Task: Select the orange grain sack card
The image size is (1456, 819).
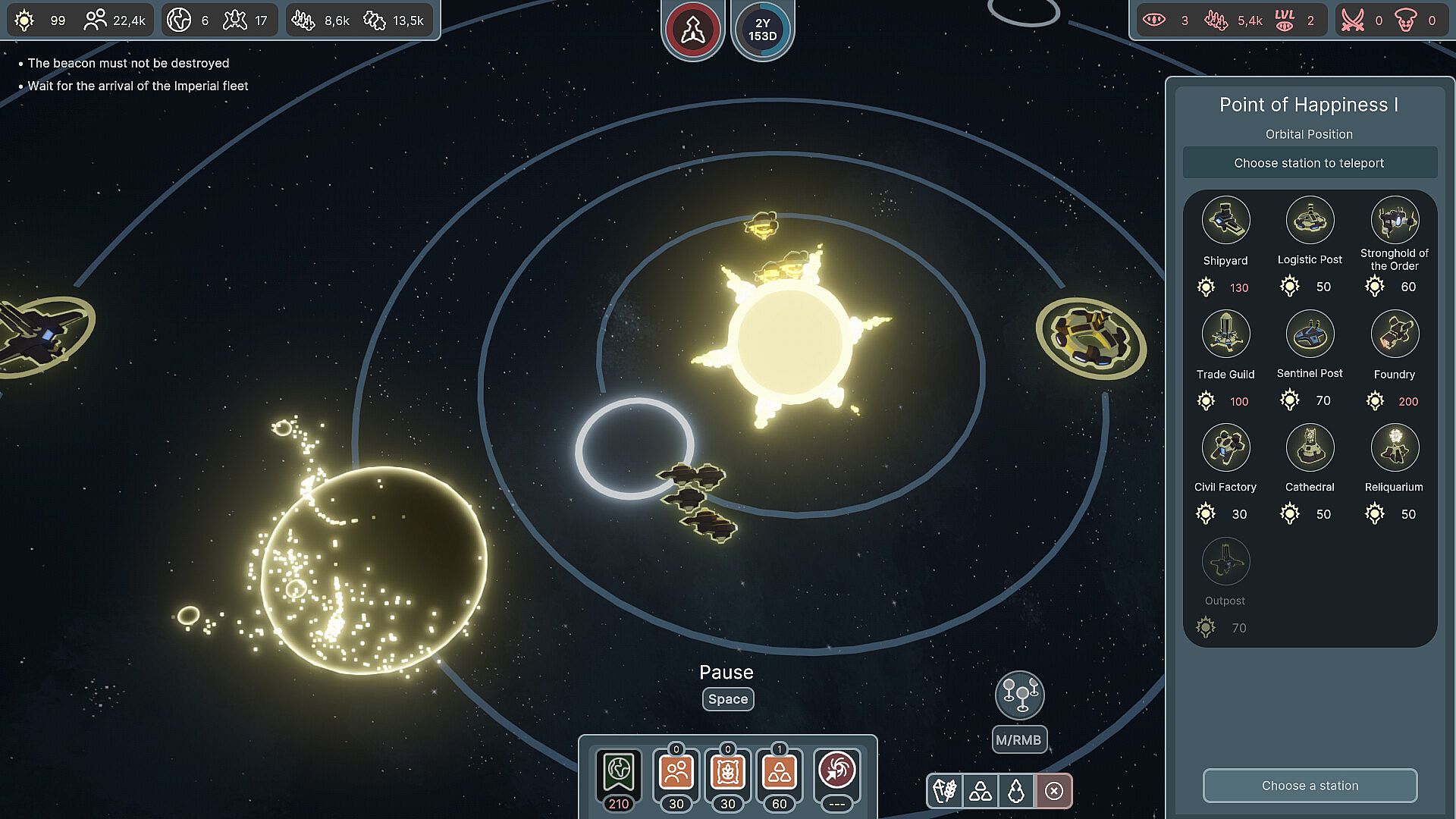Action: point(728,773)
